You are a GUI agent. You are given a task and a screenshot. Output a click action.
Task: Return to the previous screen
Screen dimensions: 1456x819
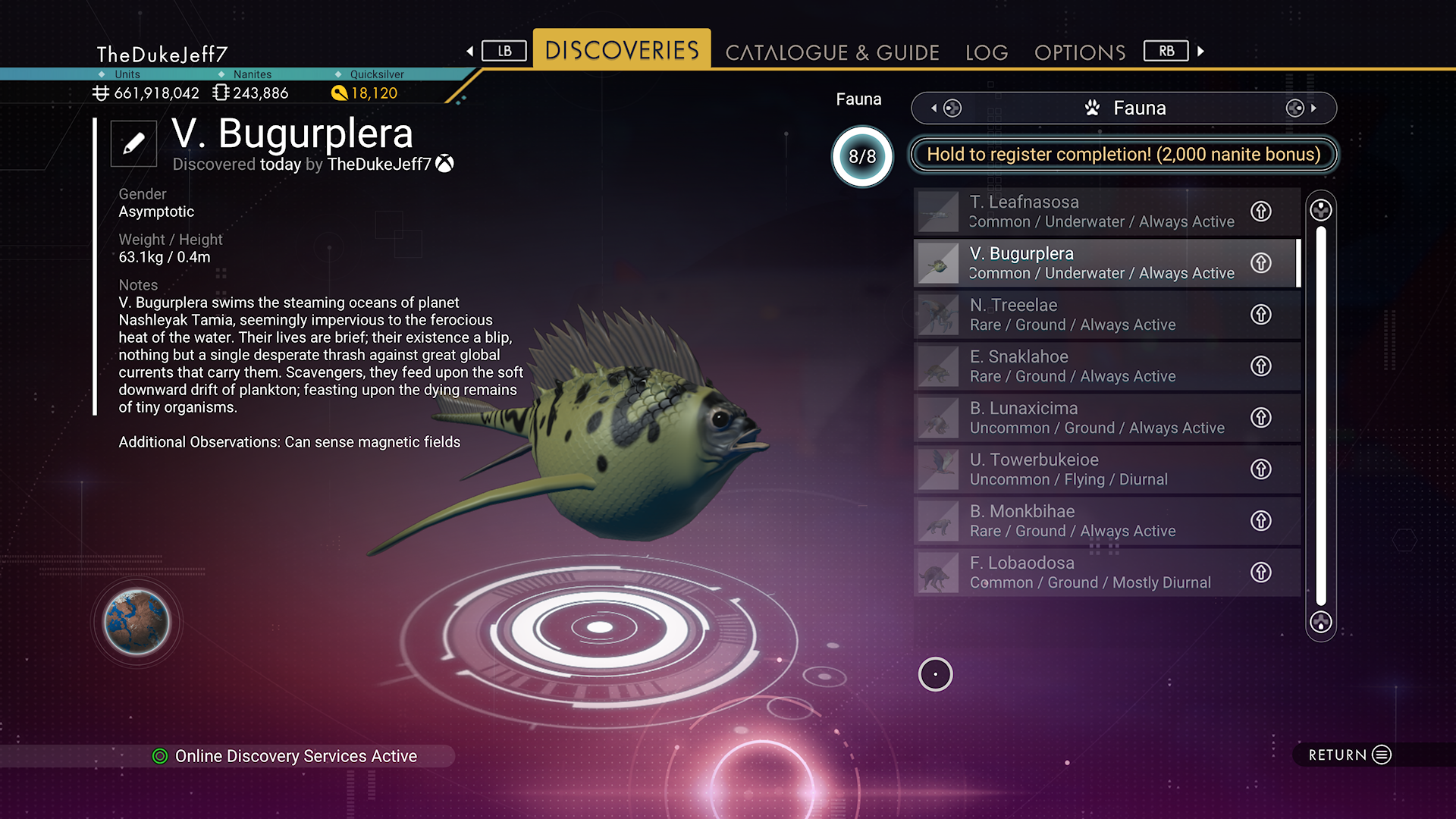click(x=1350, y=755)
